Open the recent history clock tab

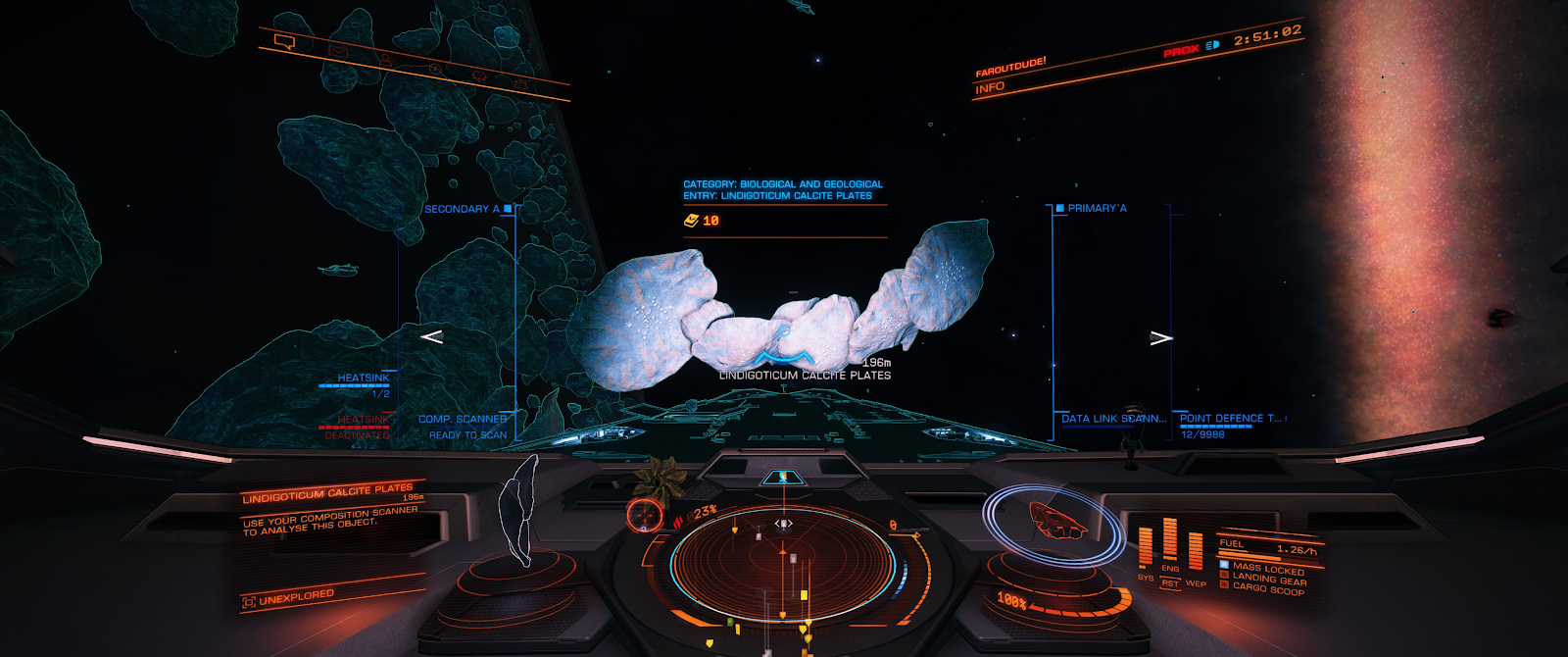pos(434,68)
